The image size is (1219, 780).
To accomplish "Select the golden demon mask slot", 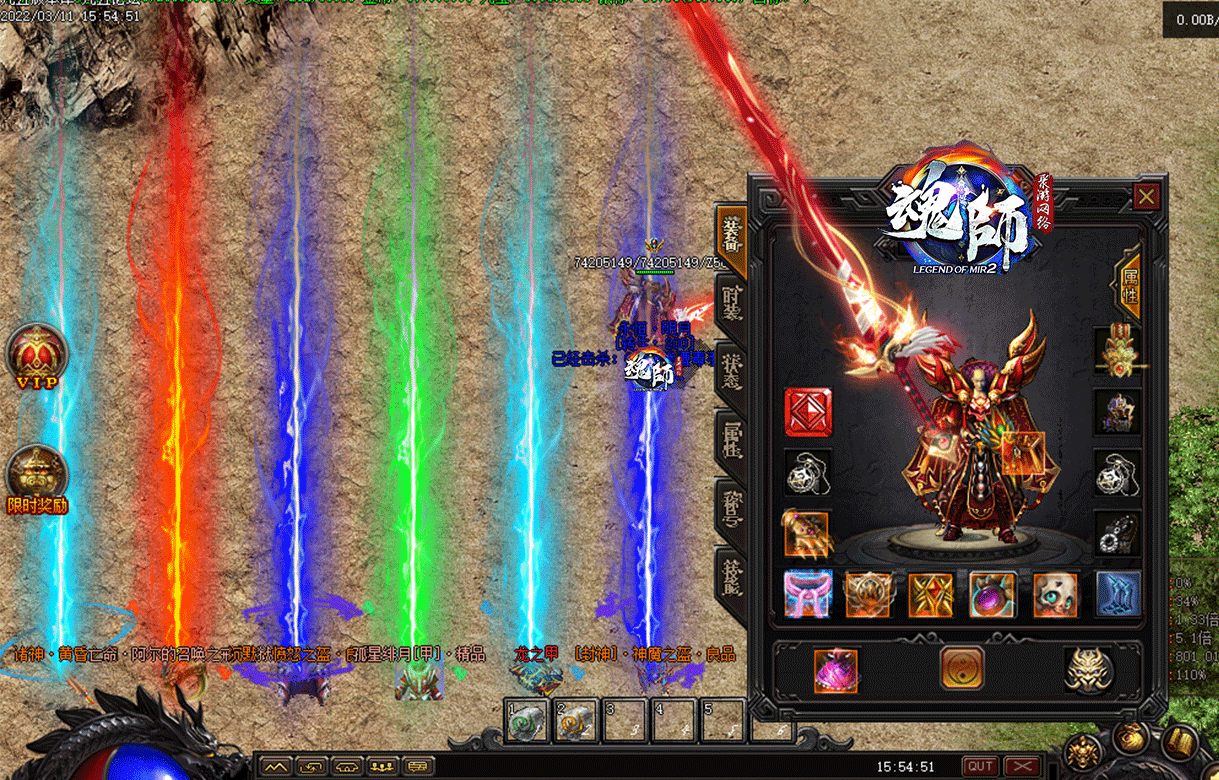I will [1087, 670].
